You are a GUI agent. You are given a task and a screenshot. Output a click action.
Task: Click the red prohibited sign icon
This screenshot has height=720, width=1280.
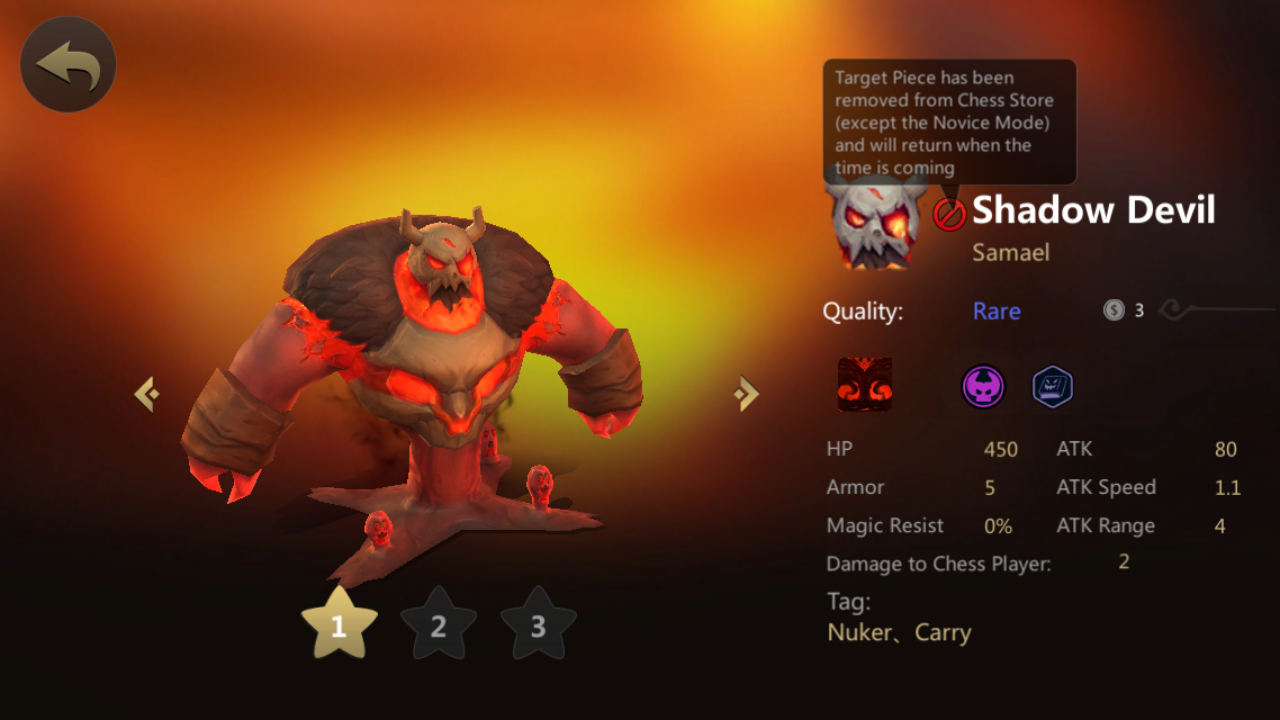[949, 213]
